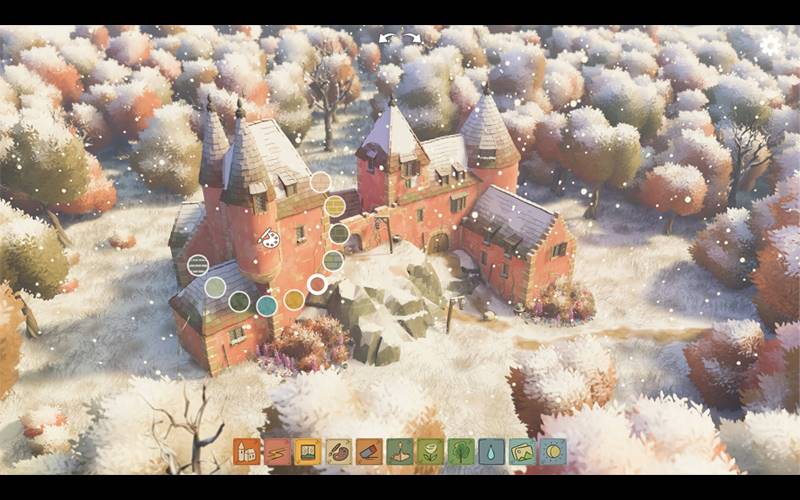Open the settings gear menu
Viewport: 800px width, 500px height.
pyautogui.click(x=770, y=46)
